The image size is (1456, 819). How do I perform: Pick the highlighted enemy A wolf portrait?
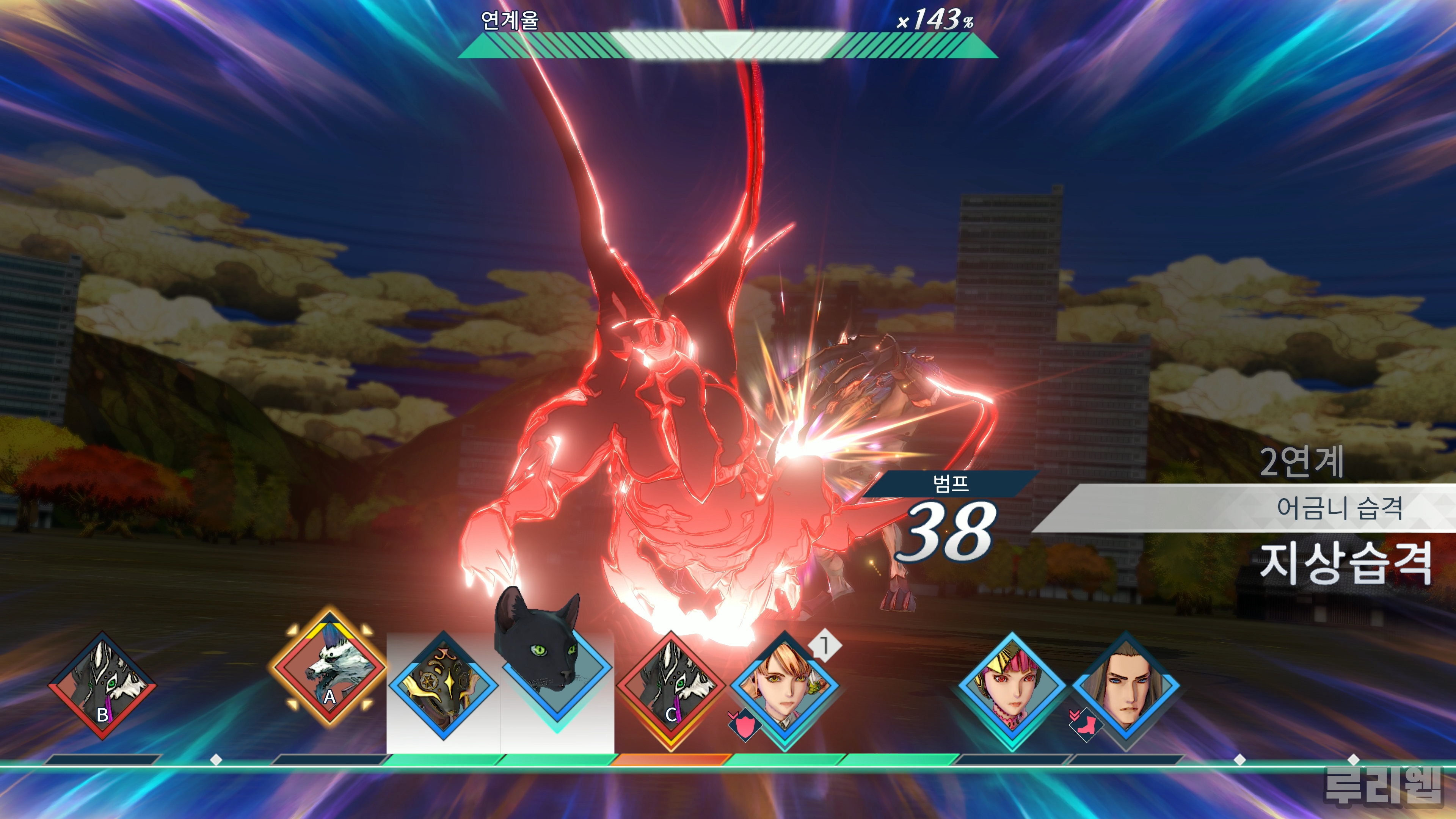pos(329,668)
